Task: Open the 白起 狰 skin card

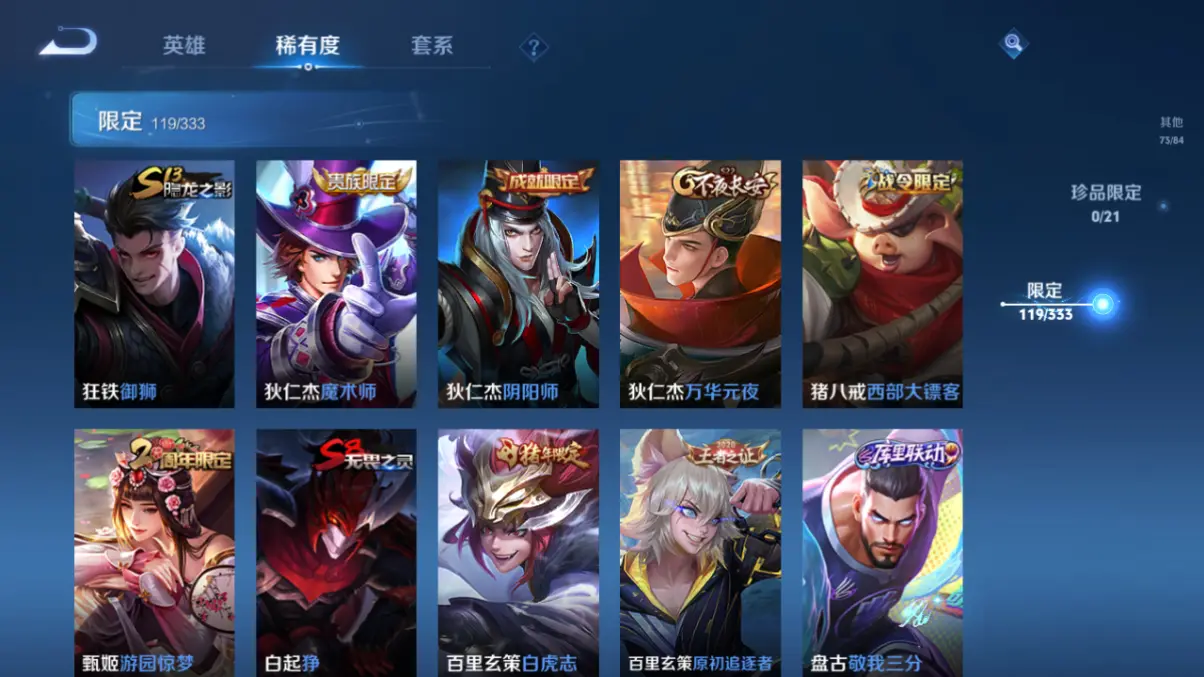Action: (x=336, y=552)
